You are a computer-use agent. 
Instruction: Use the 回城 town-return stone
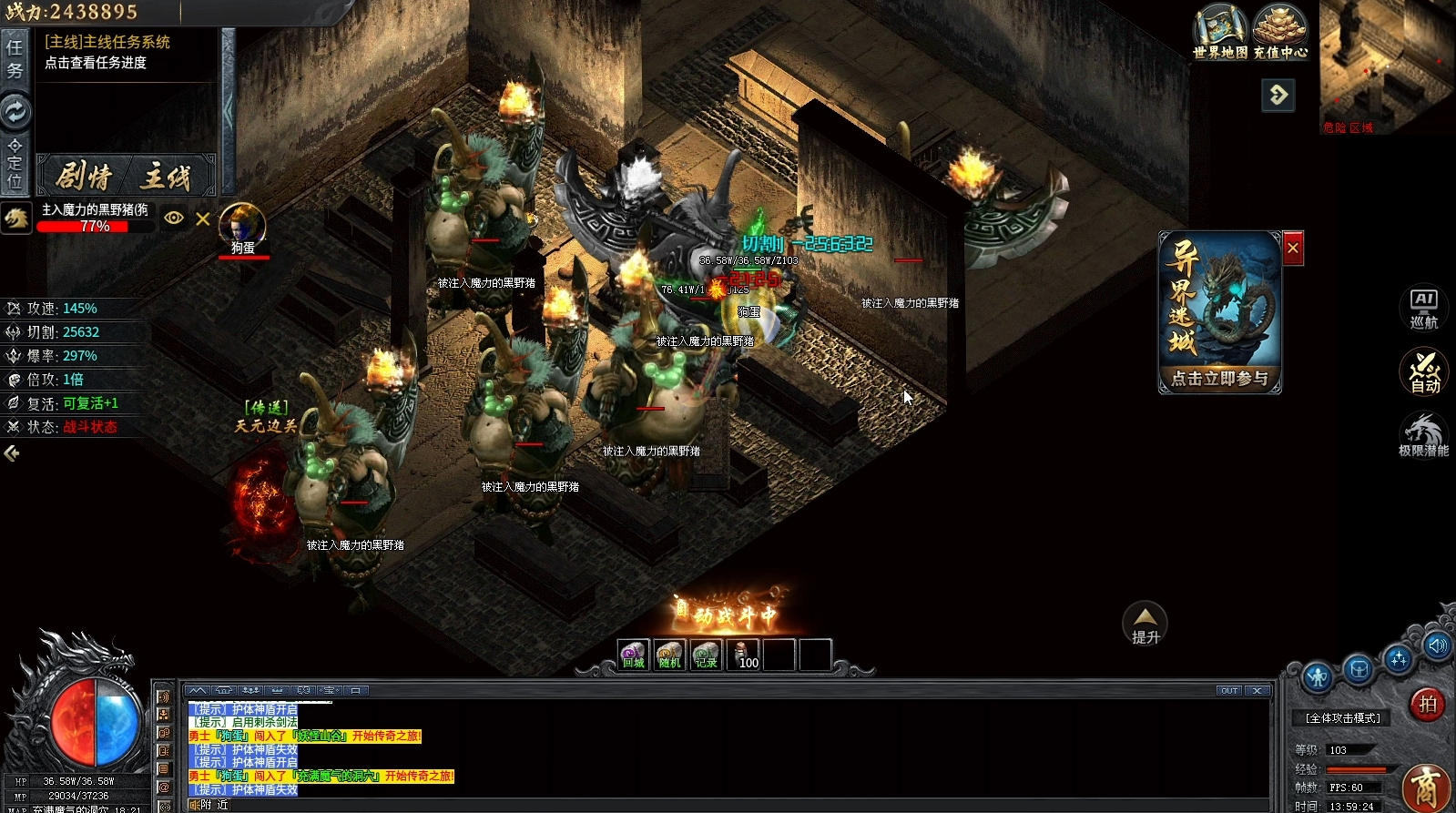tap(633, 655)
